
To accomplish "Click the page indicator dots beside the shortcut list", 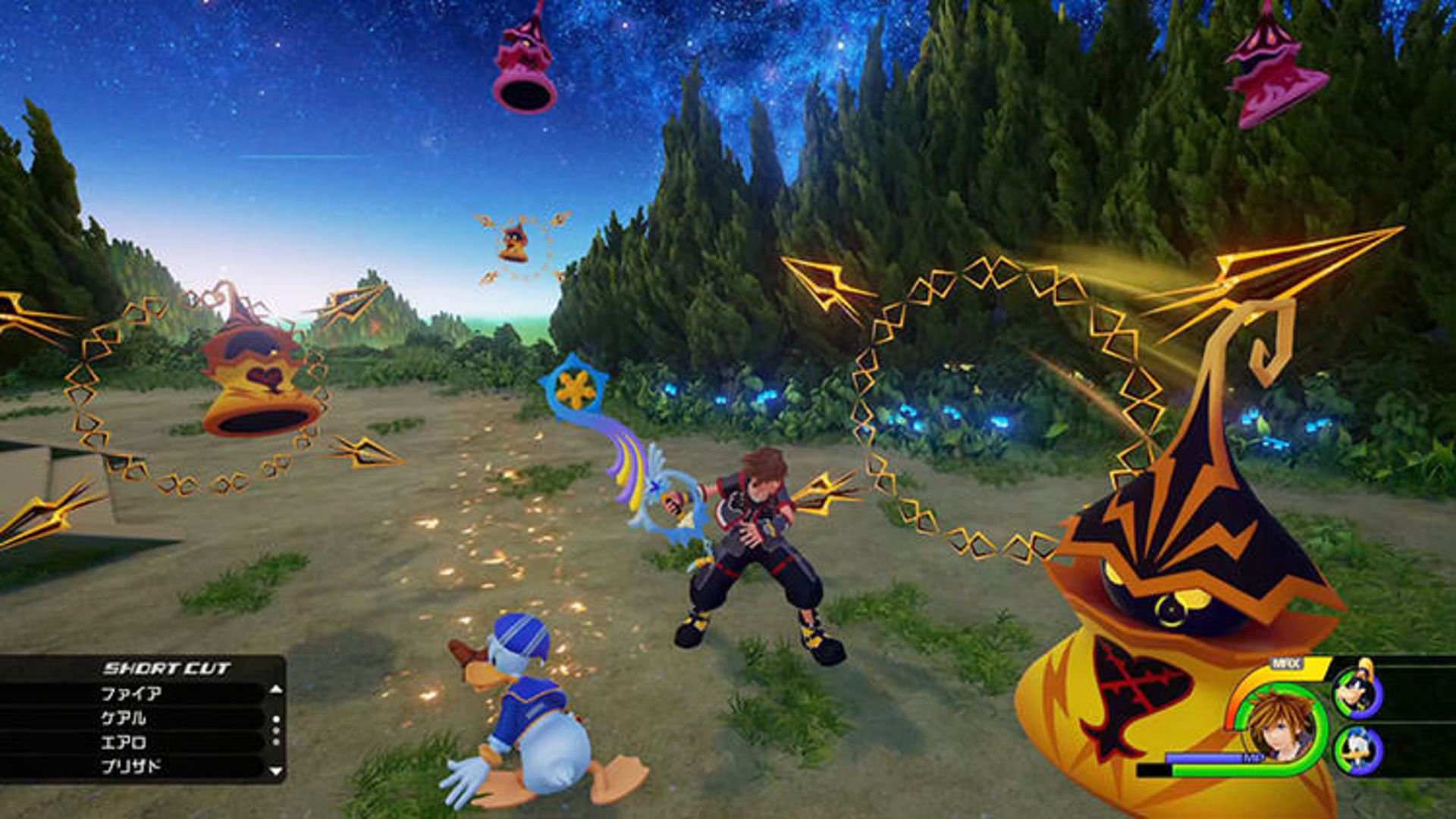I will 276,730.
